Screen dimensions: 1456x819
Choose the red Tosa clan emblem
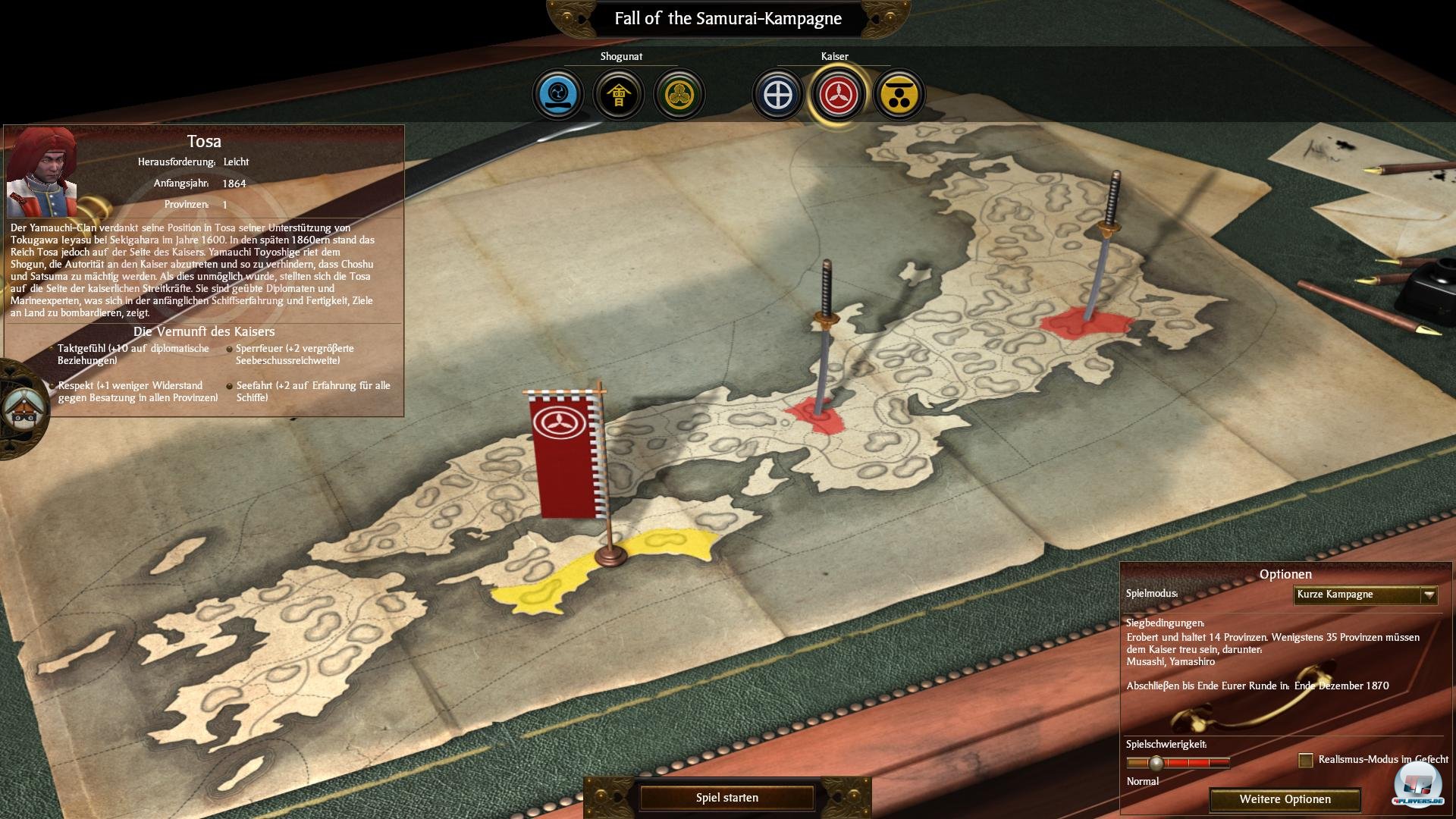pos(839,95)
